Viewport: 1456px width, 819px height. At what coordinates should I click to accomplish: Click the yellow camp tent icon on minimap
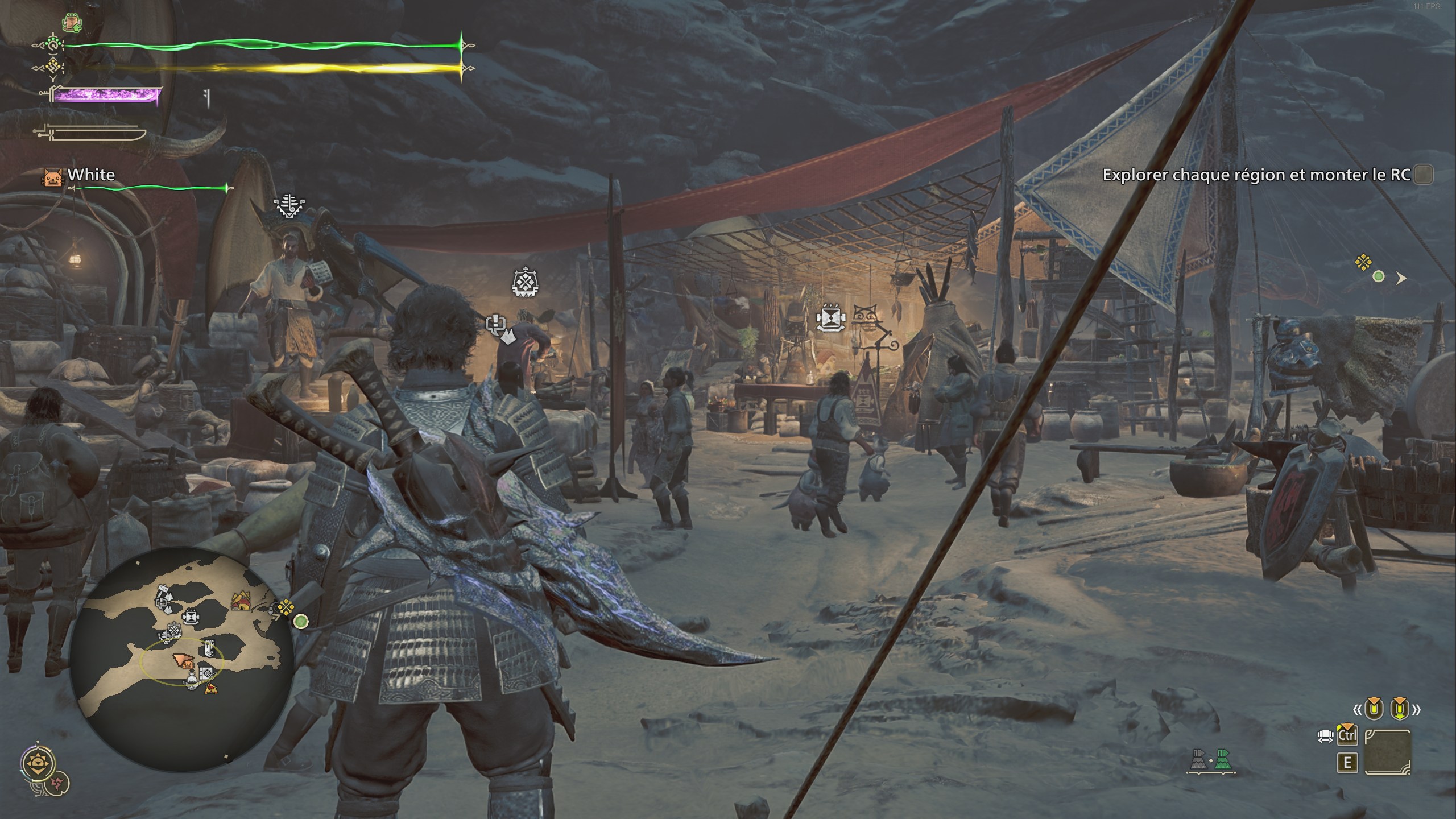[x=241, y=600]
